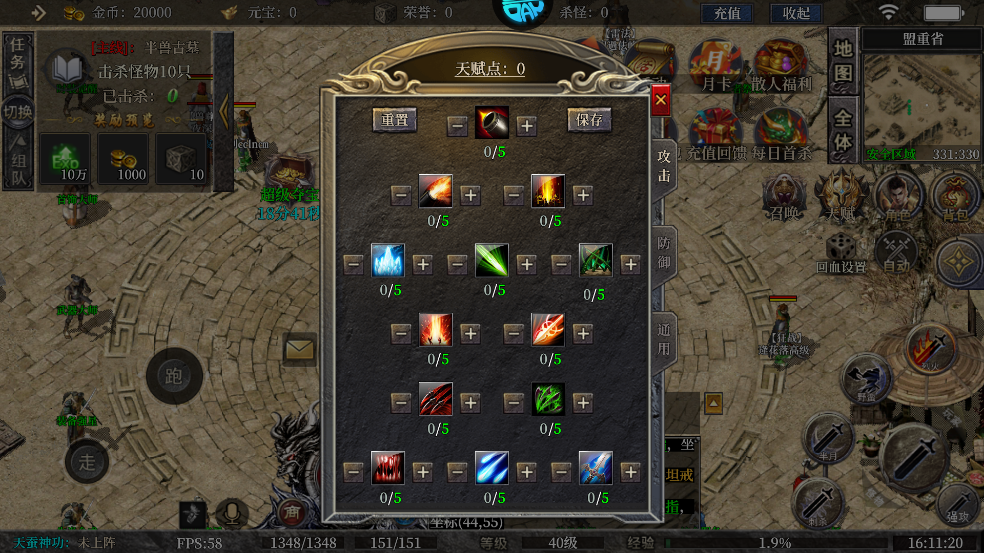Open the 角色 character icon
Image resolution: width=984 pixels, height=553 pixels.
click(897, 197)
